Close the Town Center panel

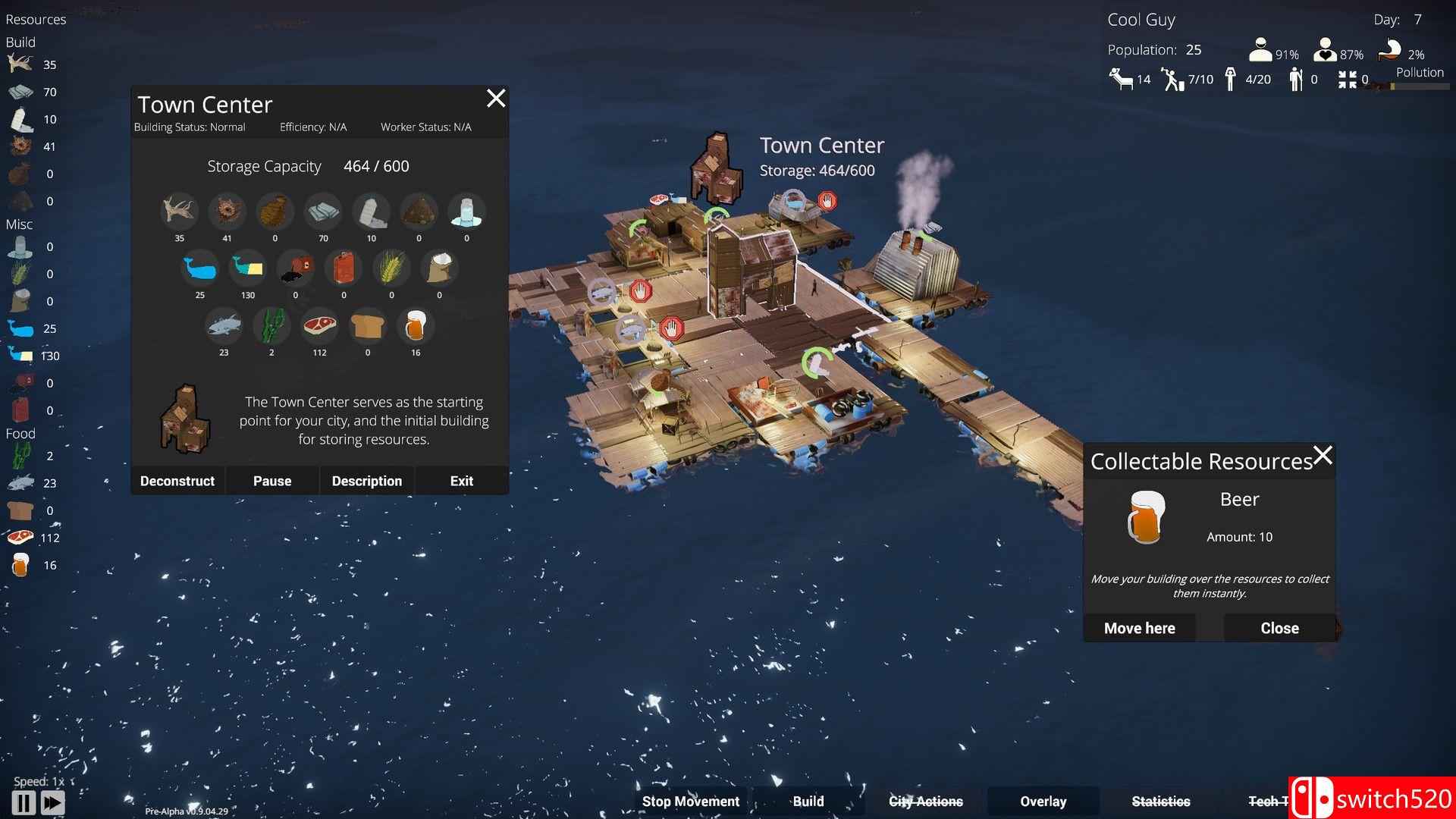[496, 99]
